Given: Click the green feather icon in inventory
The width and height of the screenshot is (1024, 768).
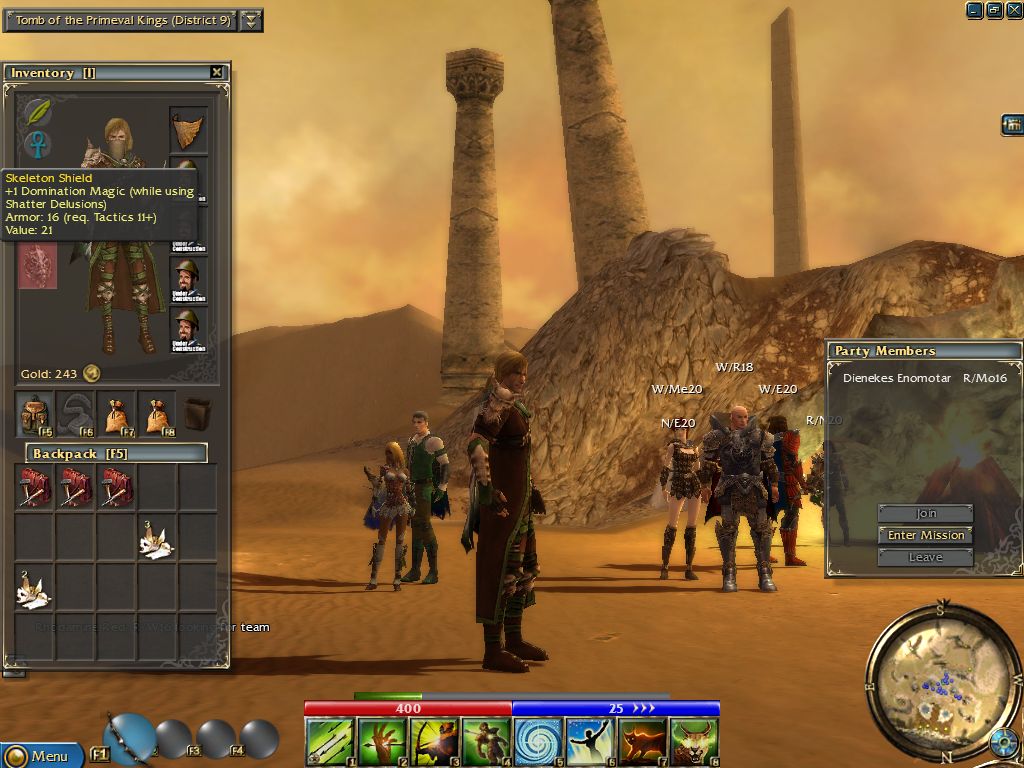Looking at the screenshot, I should pos(38,112).
